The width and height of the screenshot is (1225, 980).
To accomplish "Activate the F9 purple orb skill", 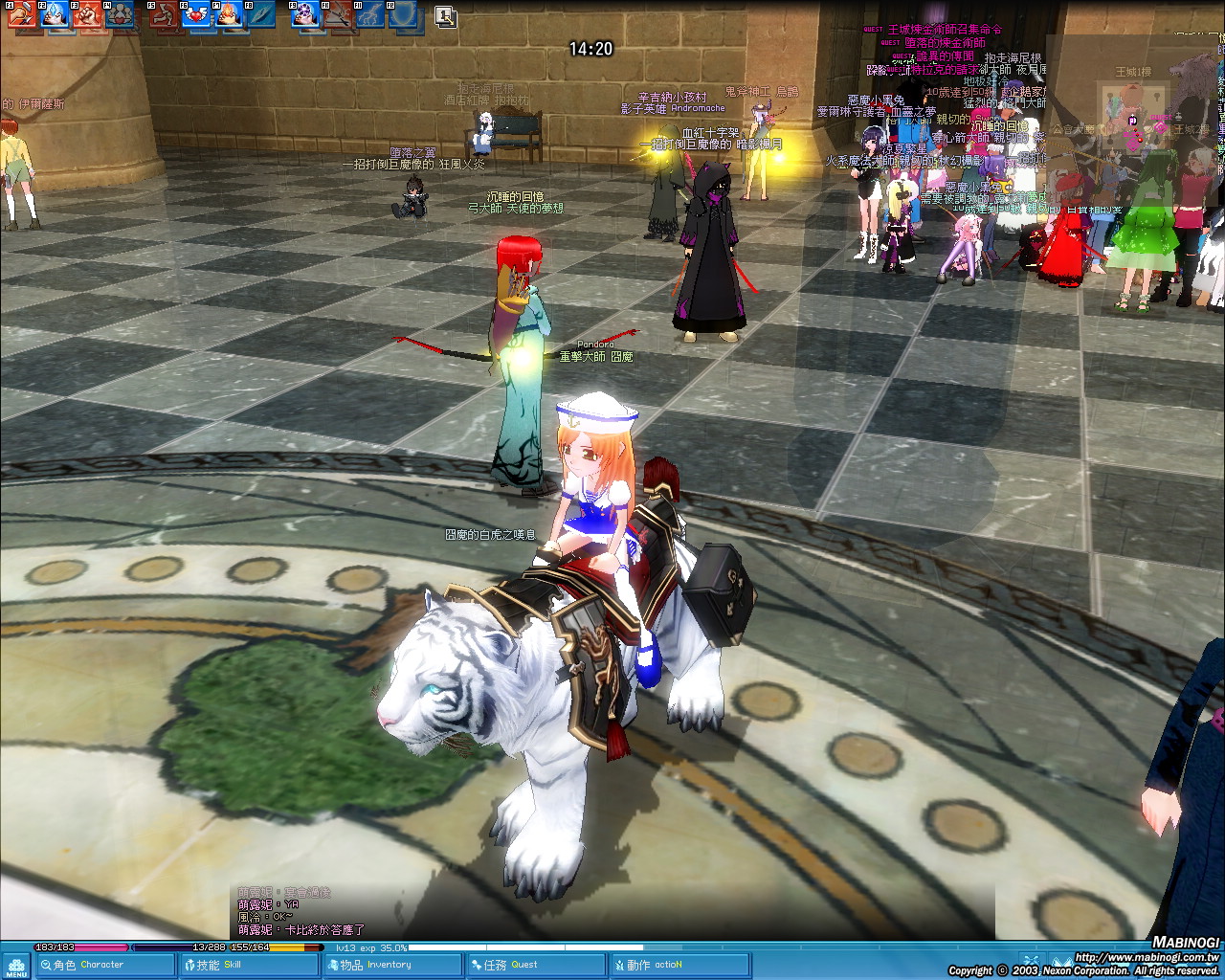I will point(305,13).
